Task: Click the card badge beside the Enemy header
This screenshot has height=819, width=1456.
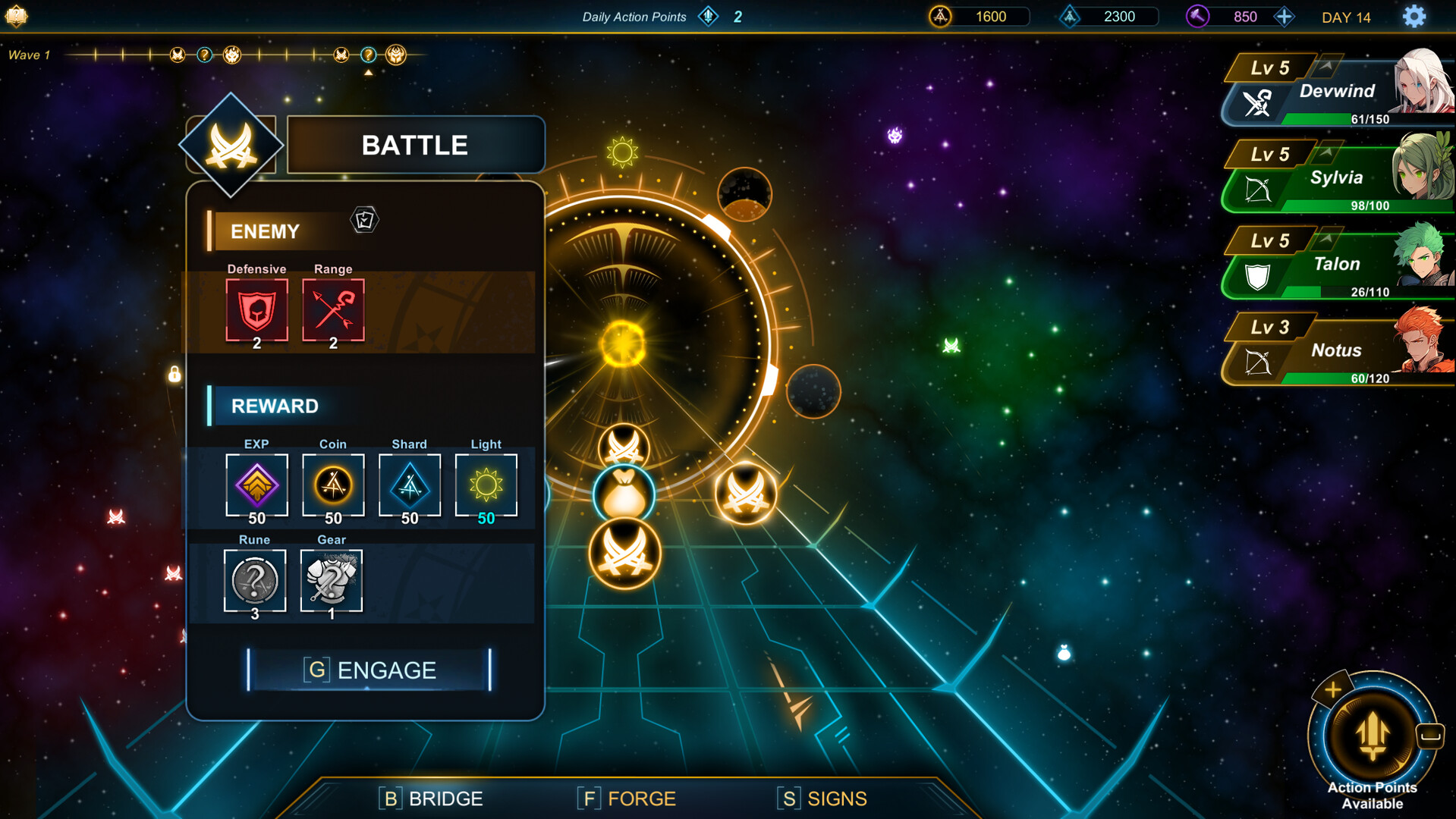Action: [363, 221]
